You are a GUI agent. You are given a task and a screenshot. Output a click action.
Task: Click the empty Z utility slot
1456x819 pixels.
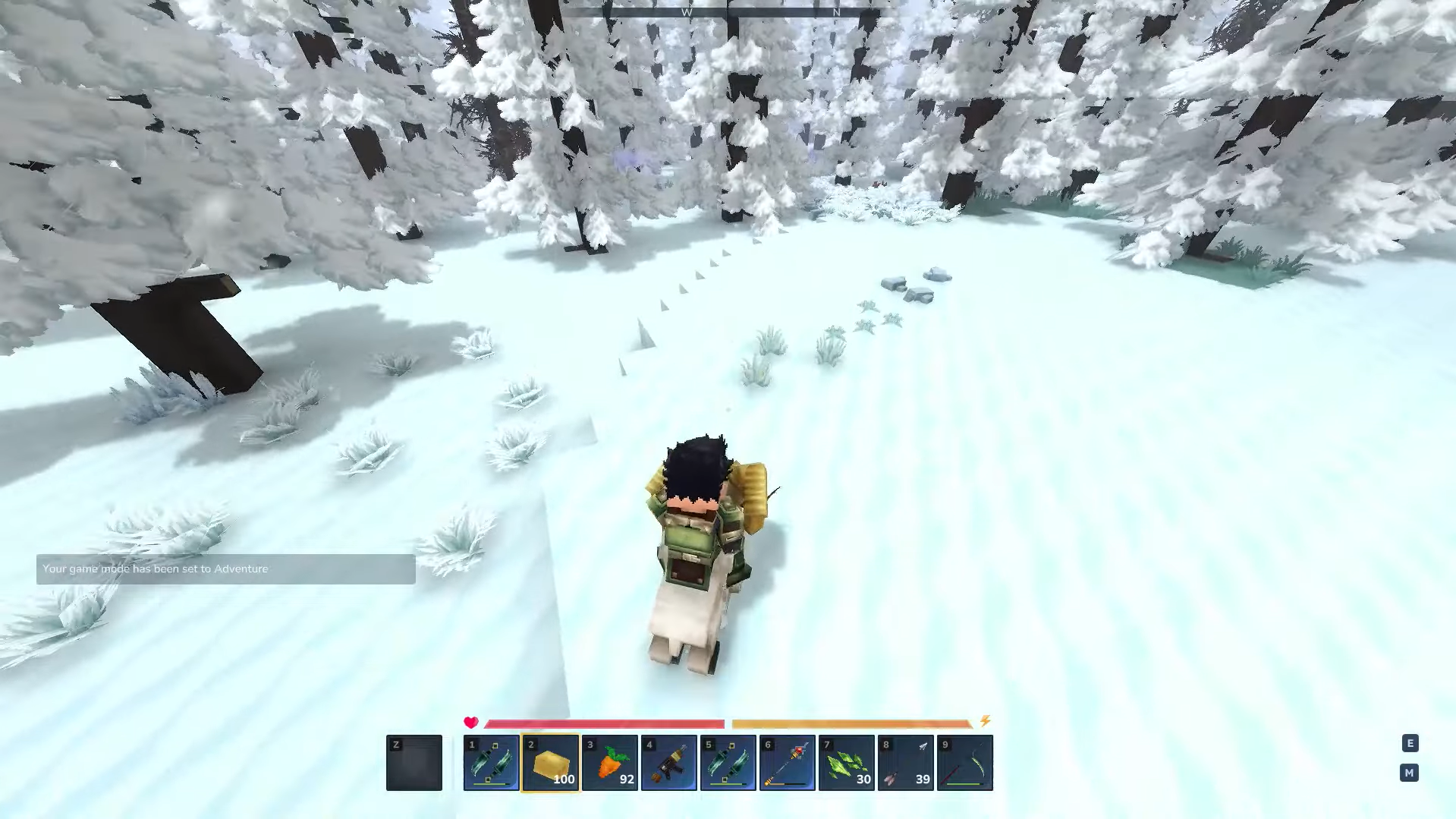point(414,762)
